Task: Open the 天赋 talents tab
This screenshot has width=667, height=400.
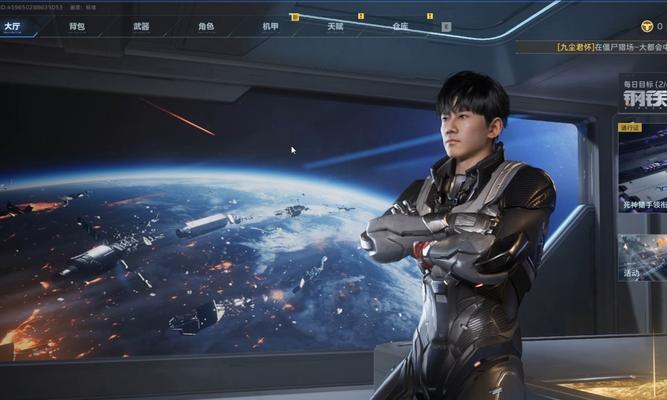Action: click(x=335, y=26)
